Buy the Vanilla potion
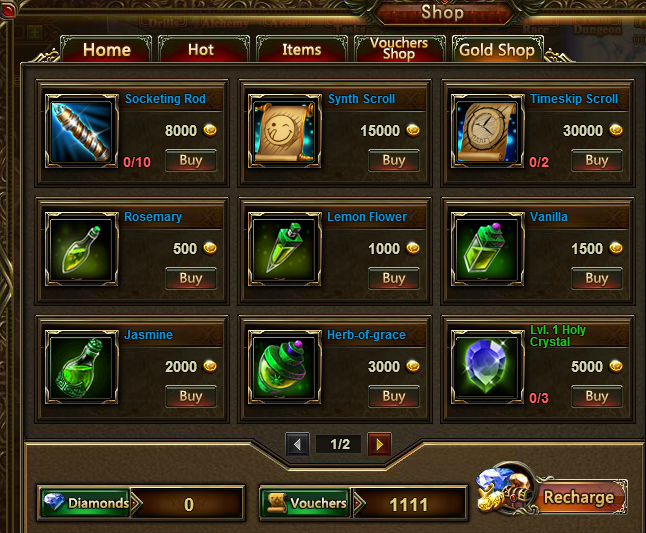Screen dimensions: 646x533 596,278
